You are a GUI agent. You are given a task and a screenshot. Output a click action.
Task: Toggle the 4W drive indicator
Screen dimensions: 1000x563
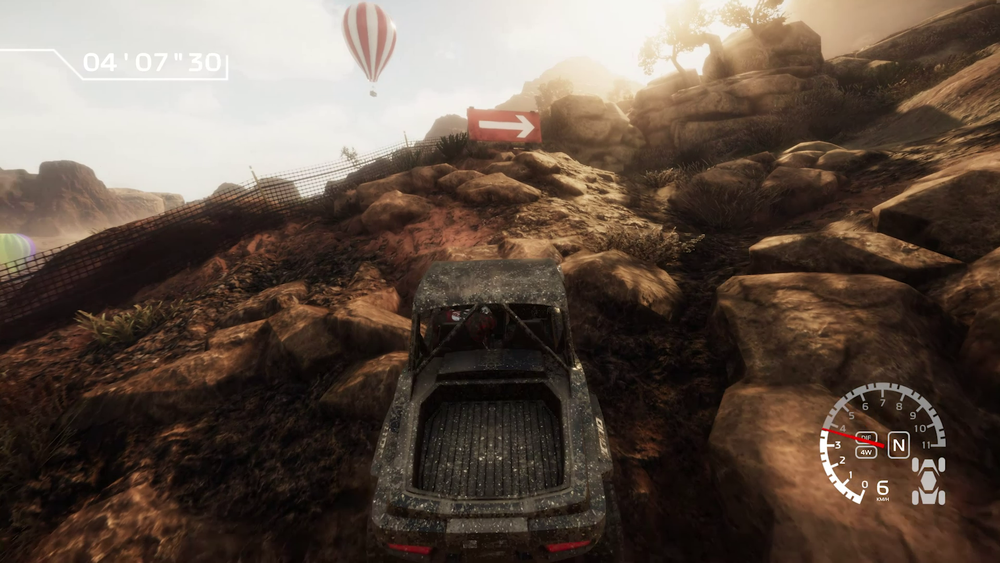(866, 452)
